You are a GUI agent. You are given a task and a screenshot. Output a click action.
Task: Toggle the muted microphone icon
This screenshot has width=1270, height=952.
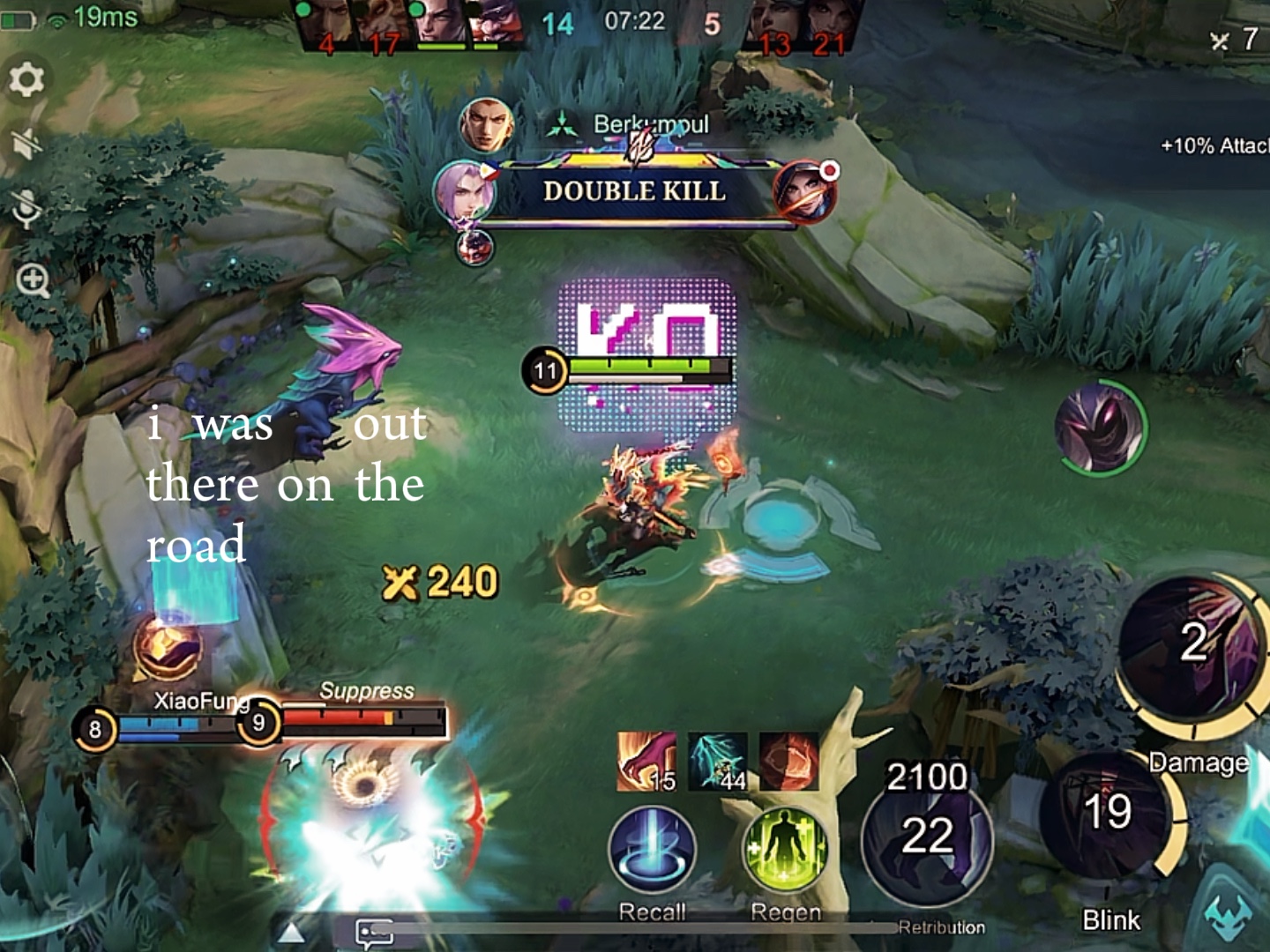point(26,208)
